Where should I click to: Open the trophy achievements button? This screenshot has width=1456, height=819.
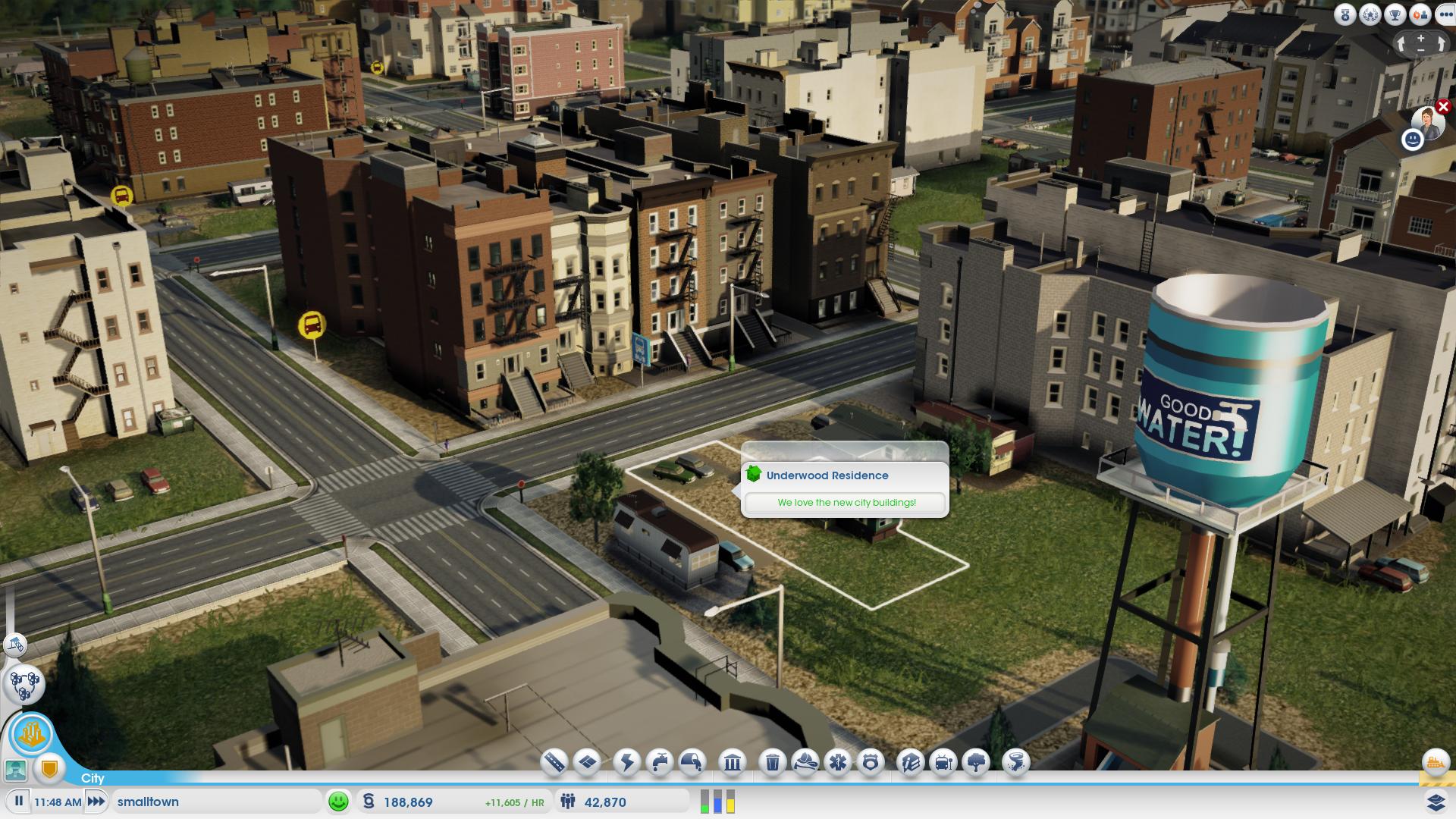[1395, 14]
